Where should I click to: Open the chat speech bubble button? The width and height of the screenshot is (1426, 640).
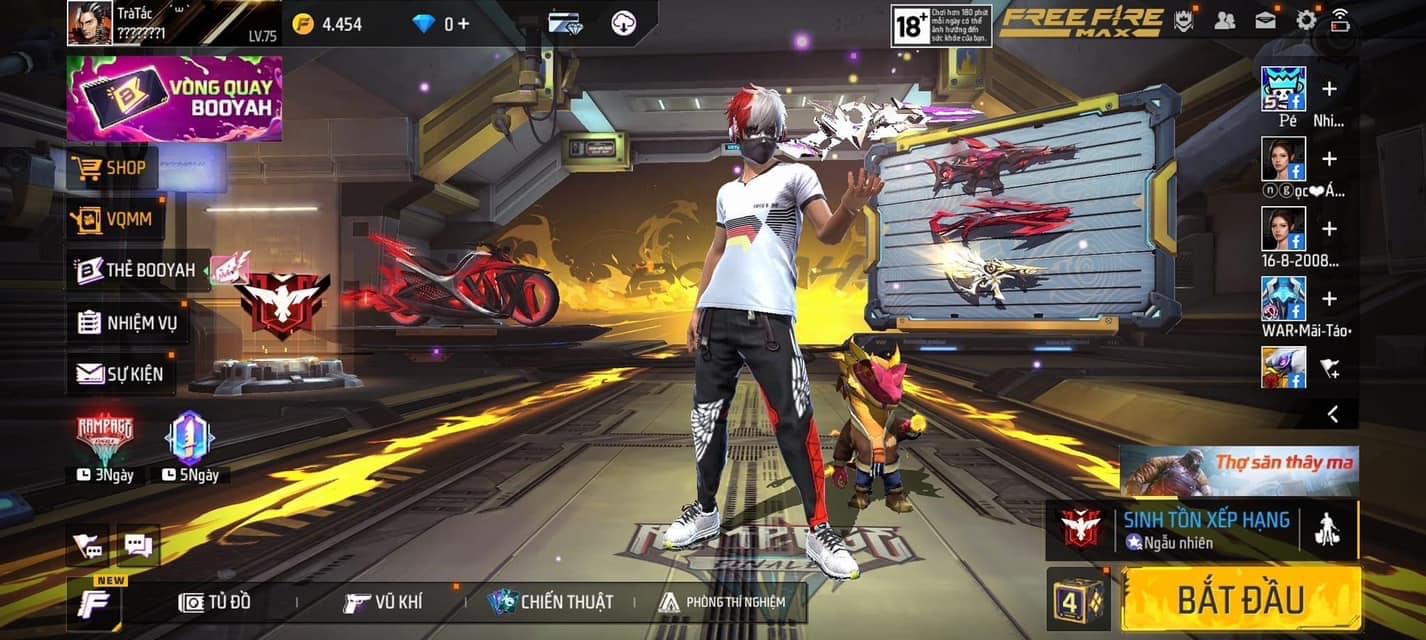(x=138, y=546)
